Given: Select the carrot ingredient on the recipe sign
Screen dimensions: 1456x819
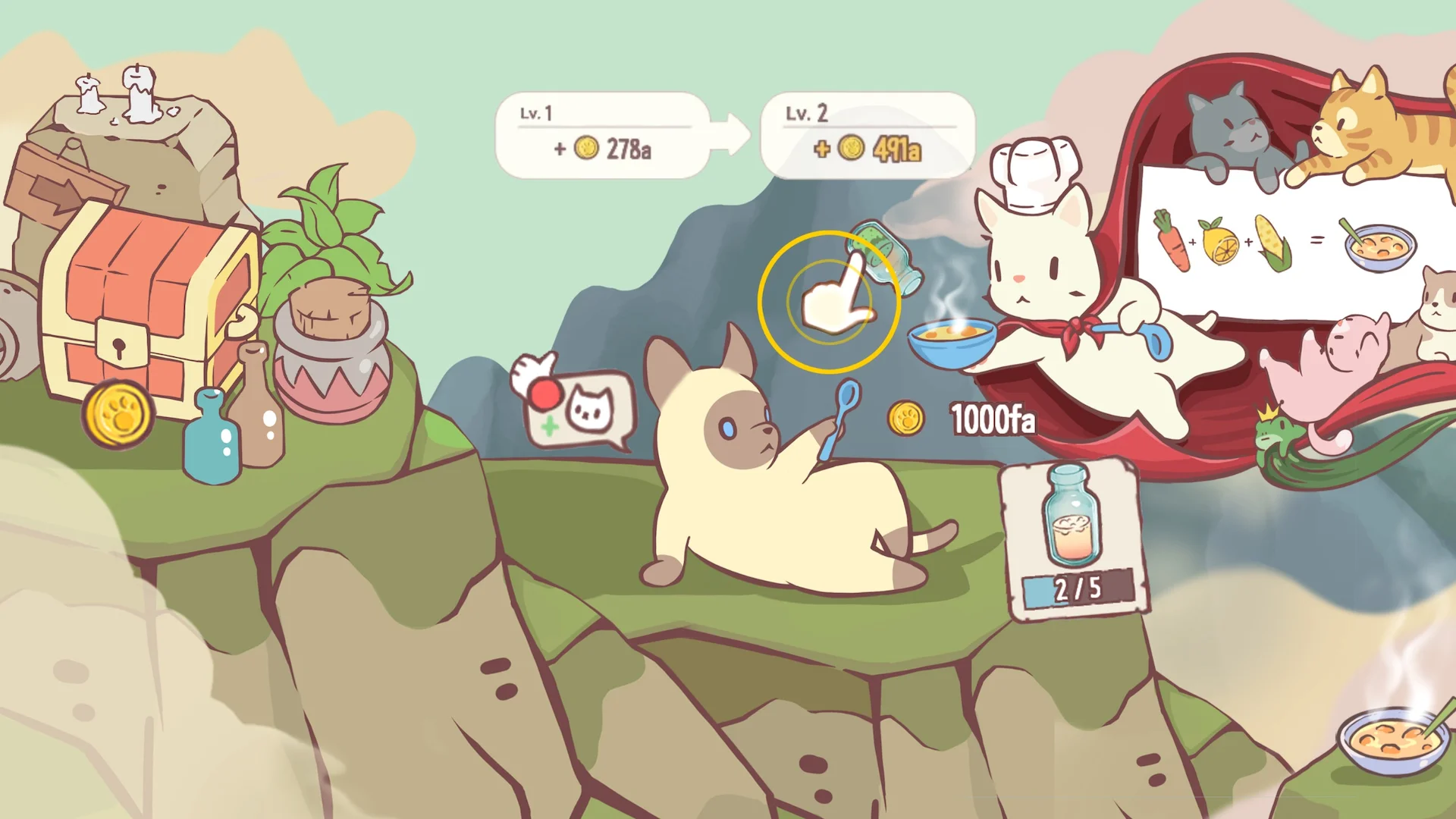Looking at the screenshot, I should point(1173,241).
